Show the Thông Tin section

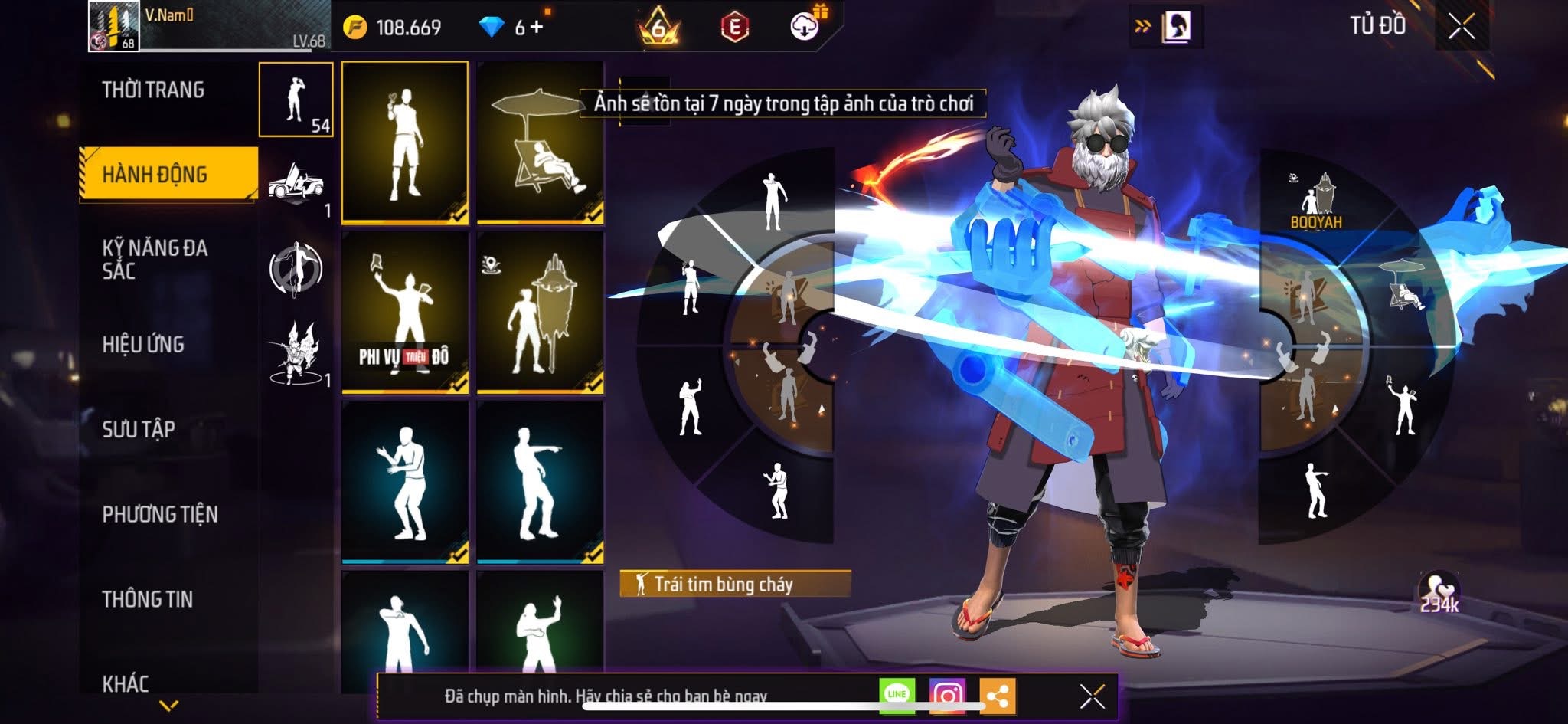tap(148, 599)
